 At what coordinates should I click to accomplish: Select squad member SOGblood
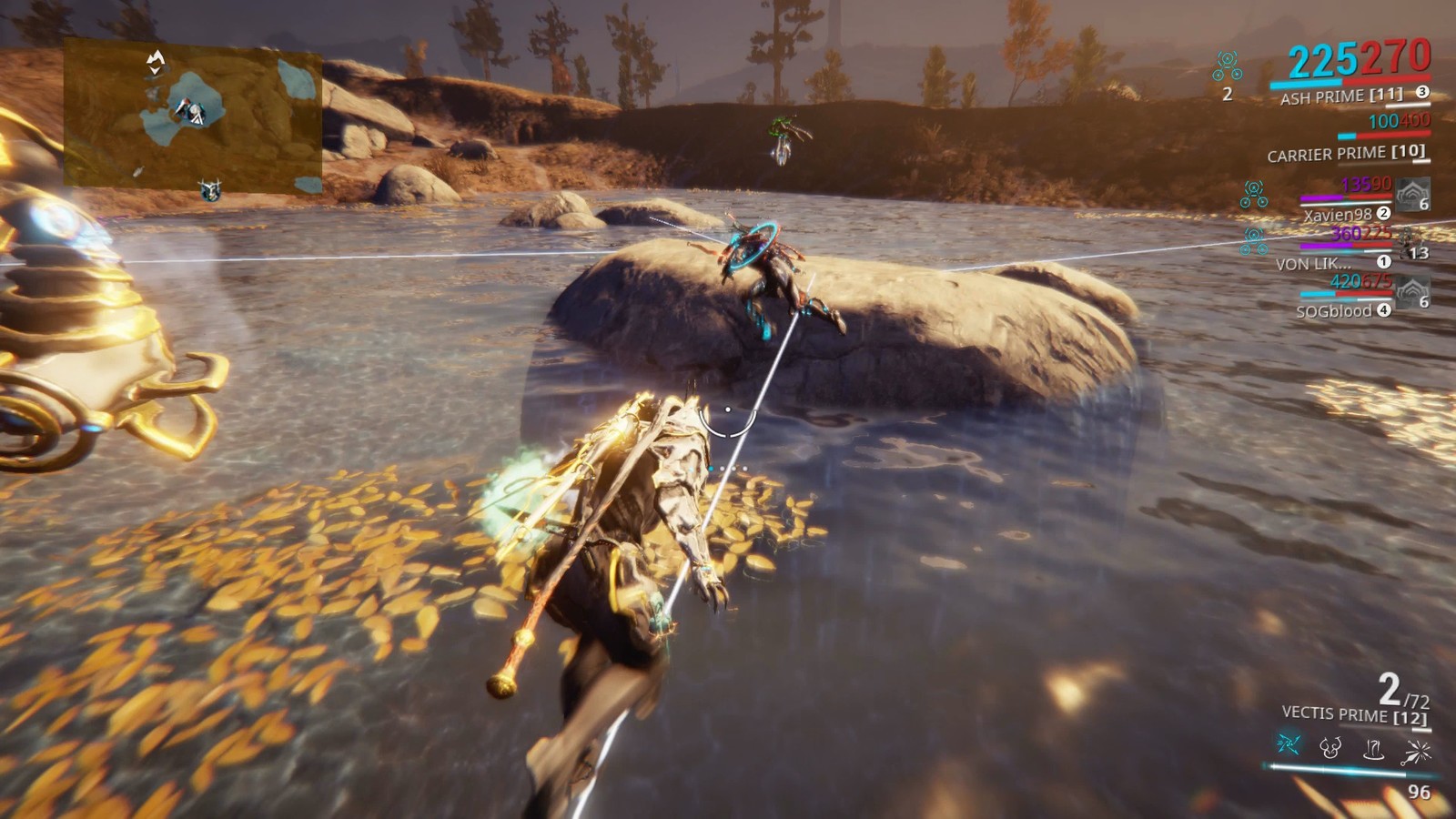pyautogui.click(x=1333, y=311)
